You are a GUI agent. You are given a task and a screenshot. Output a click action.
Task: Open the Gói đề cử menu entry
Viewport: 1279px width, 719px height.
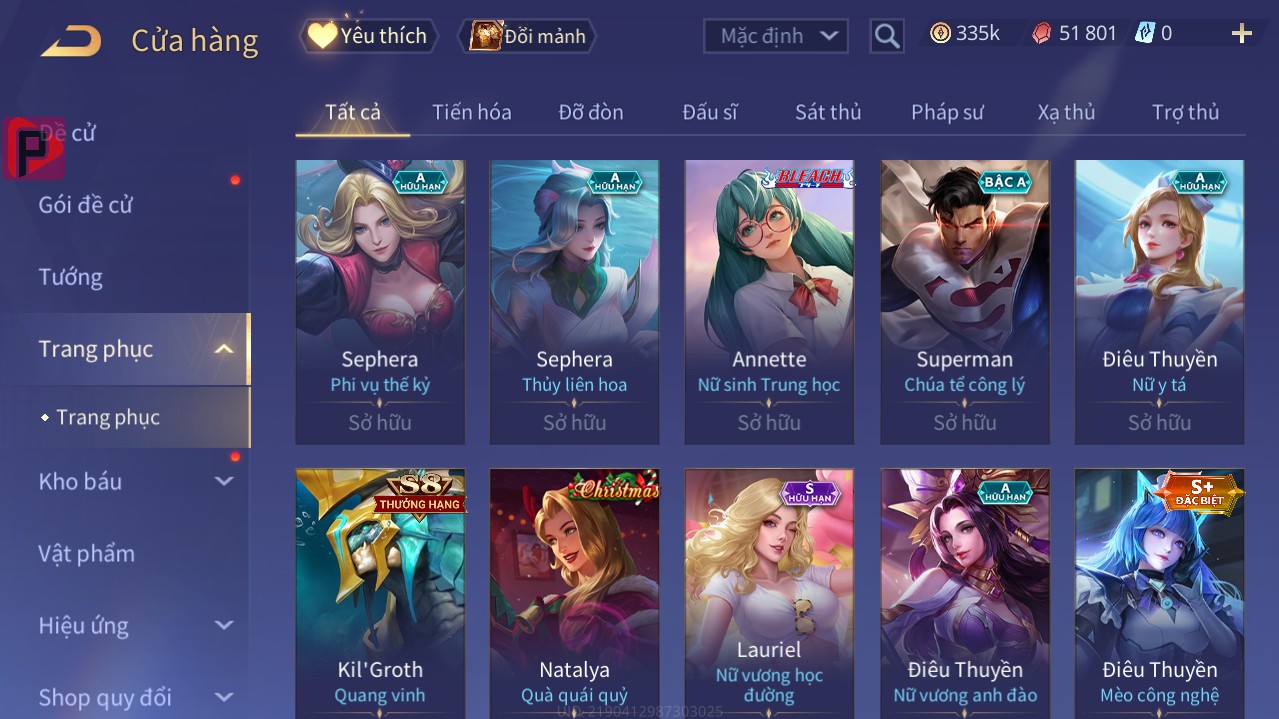tap(86, 205)
